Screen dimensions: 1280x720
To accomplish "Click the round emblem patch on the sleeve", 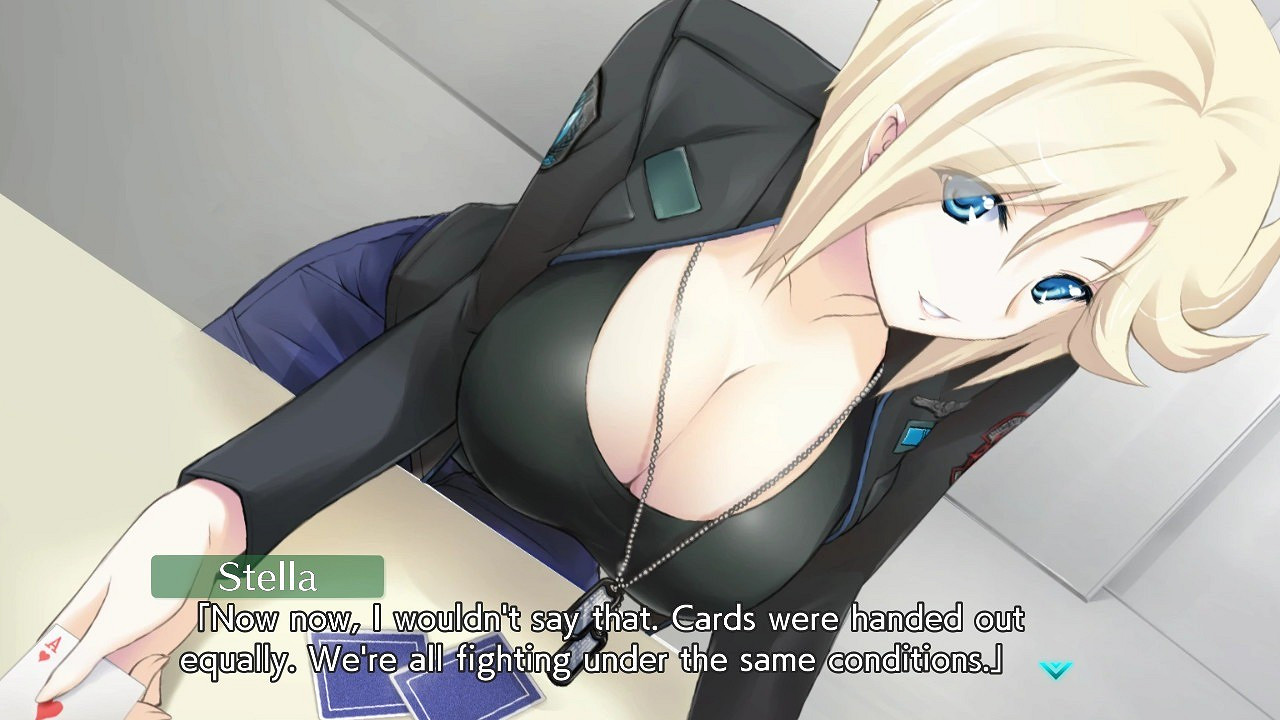I will coord(992,442).
